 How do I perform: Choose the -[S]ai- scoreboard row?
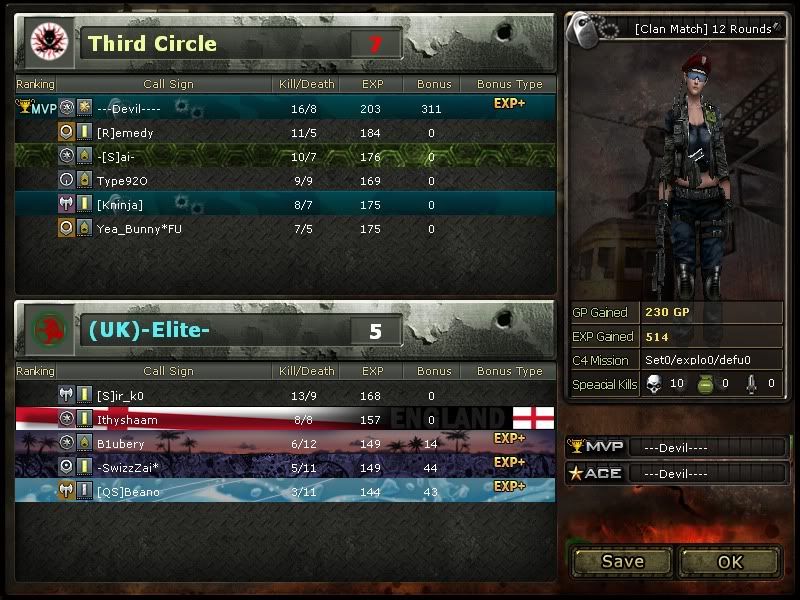pos(285,156)
